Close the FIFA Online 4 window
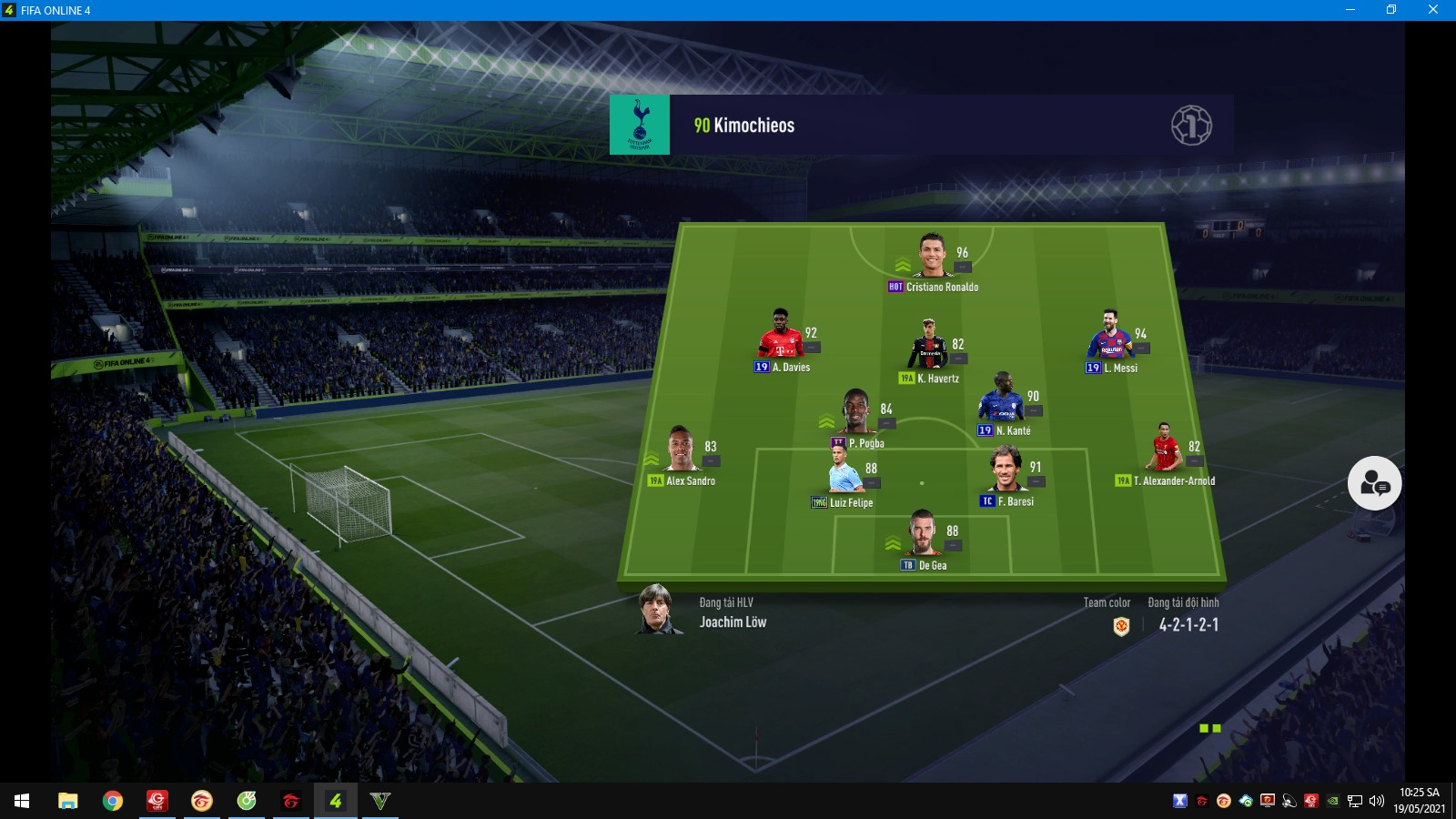The width and height of the screenshot is (1456, 819). pyautogui.click(x=1432, y=10)
